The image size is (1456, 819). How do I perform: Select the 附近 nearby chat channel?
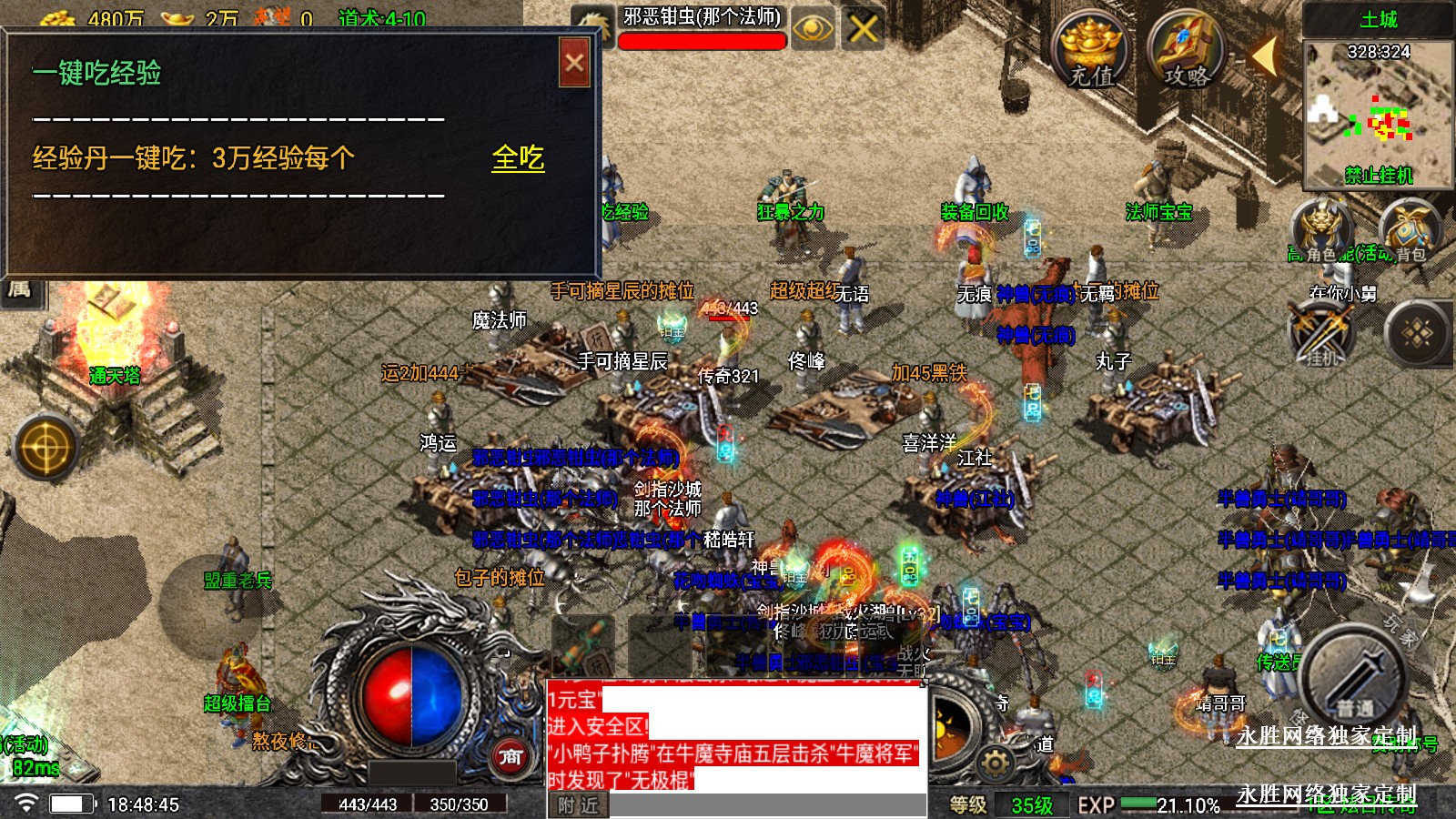(578, 805)
